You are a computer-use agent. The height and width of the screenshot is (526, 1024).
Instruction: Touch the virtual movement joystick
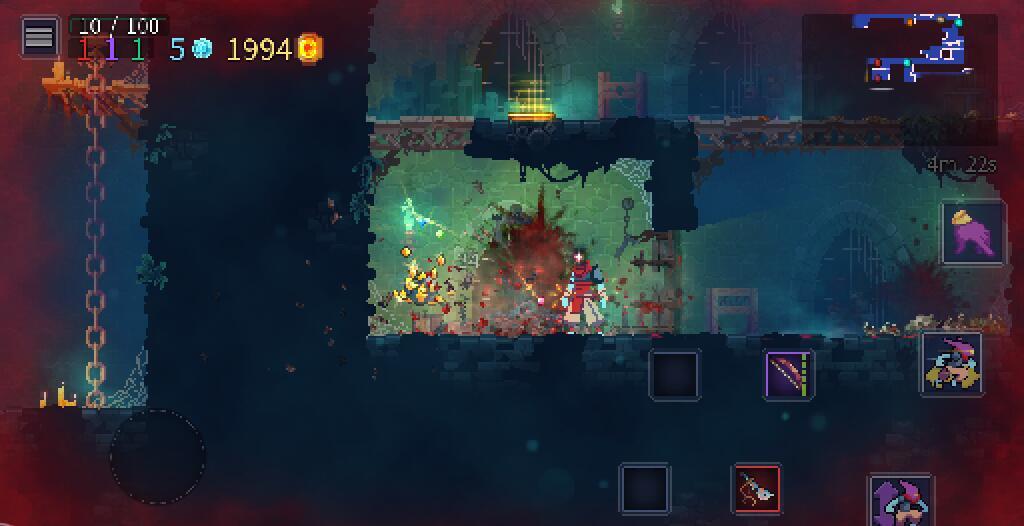pos(157,456)
